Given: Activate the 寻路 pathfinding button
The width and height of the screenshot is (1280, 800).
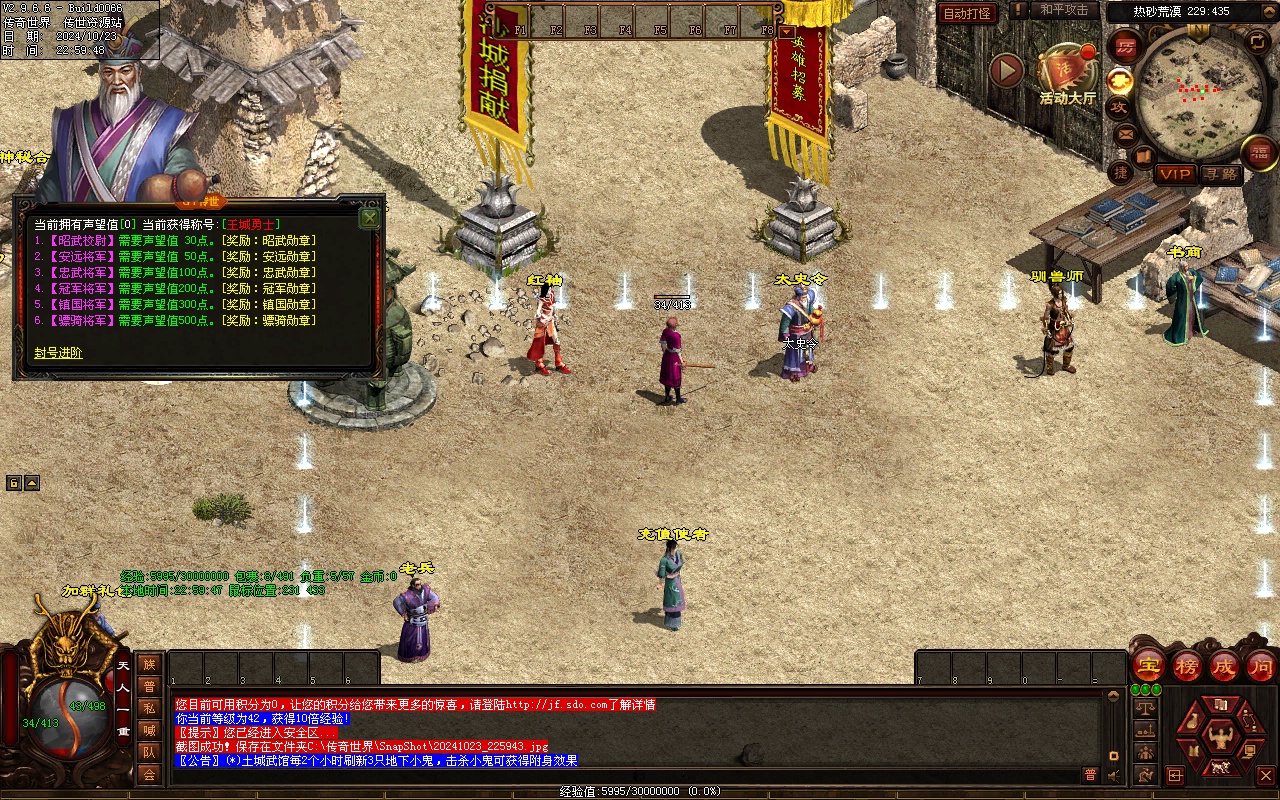Looking at the screenshot, I should (x=1220, y=174).
